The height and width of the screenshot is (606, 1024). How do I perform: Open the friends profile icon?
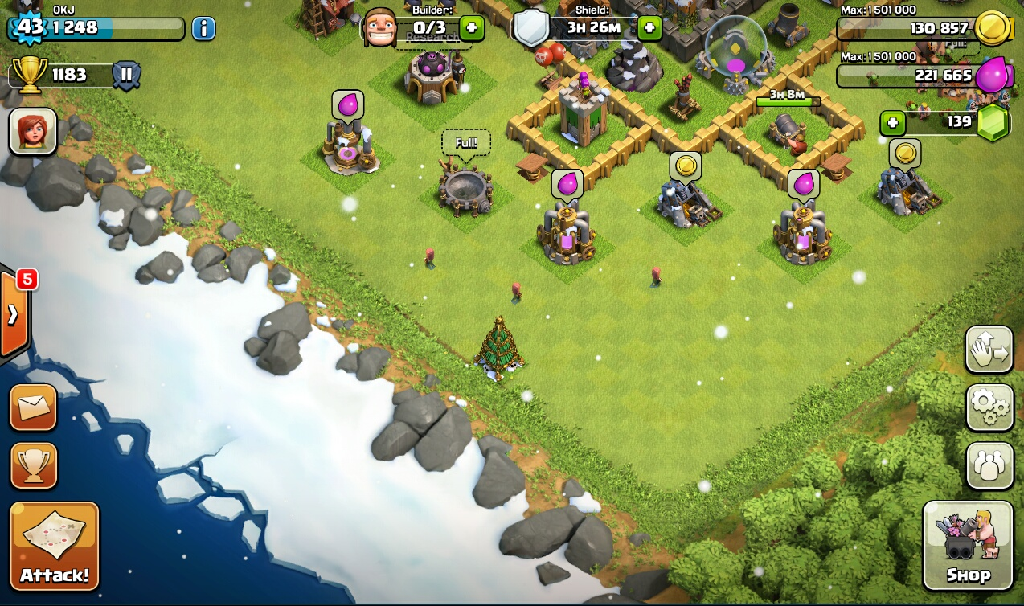coord(989,465)
